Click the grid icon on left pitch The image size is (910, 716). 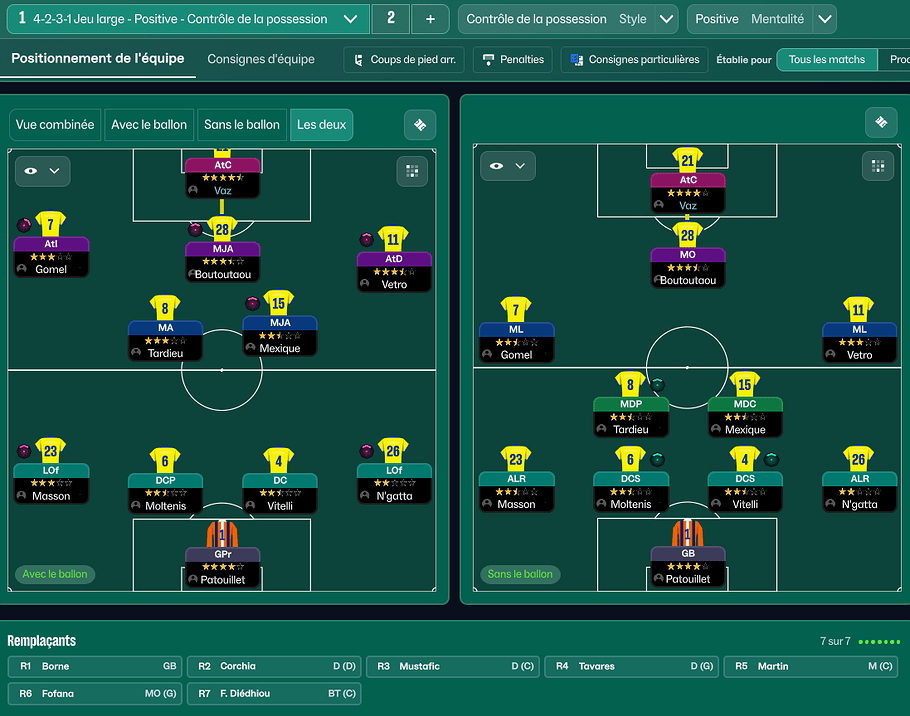coord(411,171)
